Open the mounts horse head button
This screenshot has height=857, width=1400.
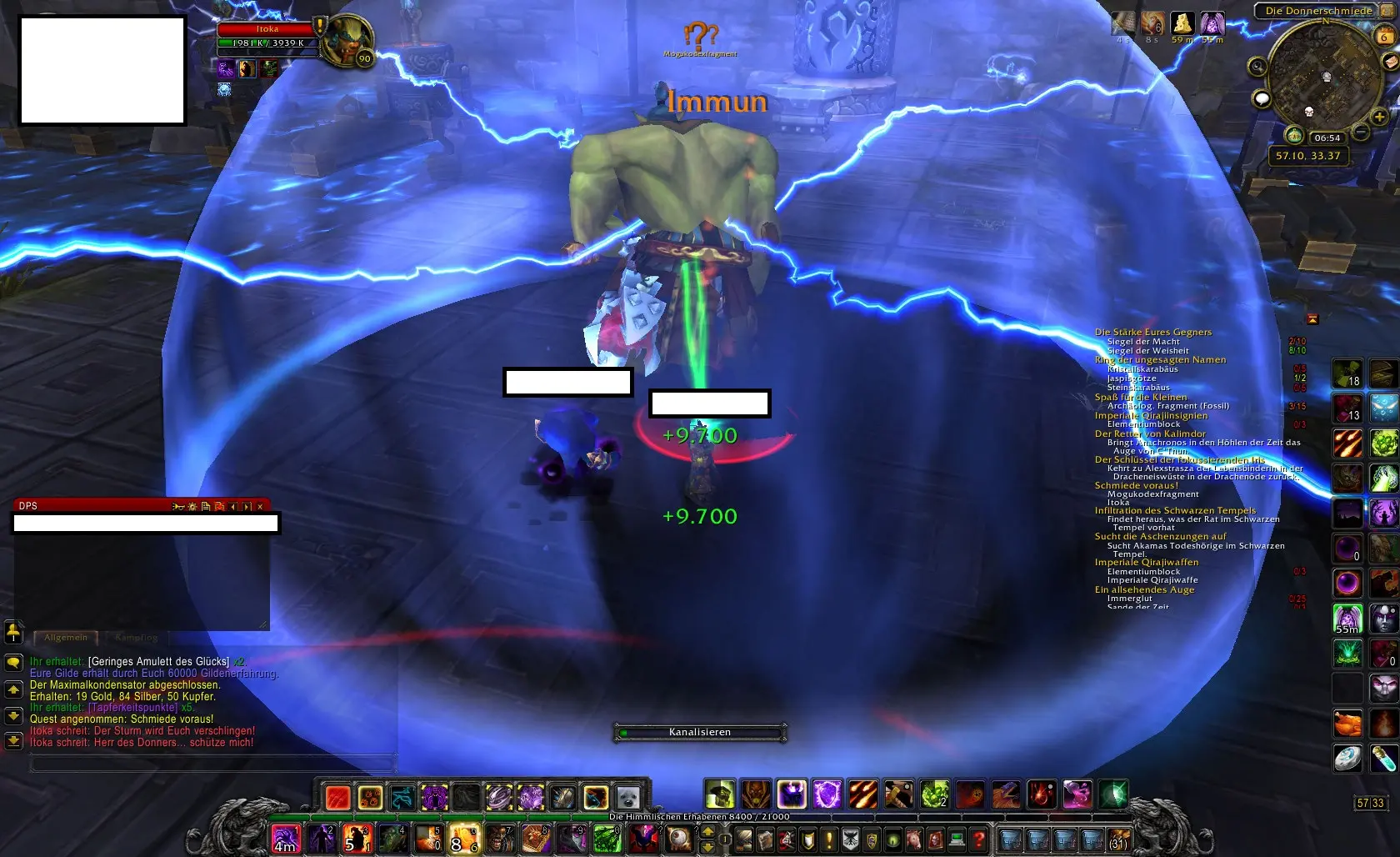pyautogui.click(x=916, y=839)
